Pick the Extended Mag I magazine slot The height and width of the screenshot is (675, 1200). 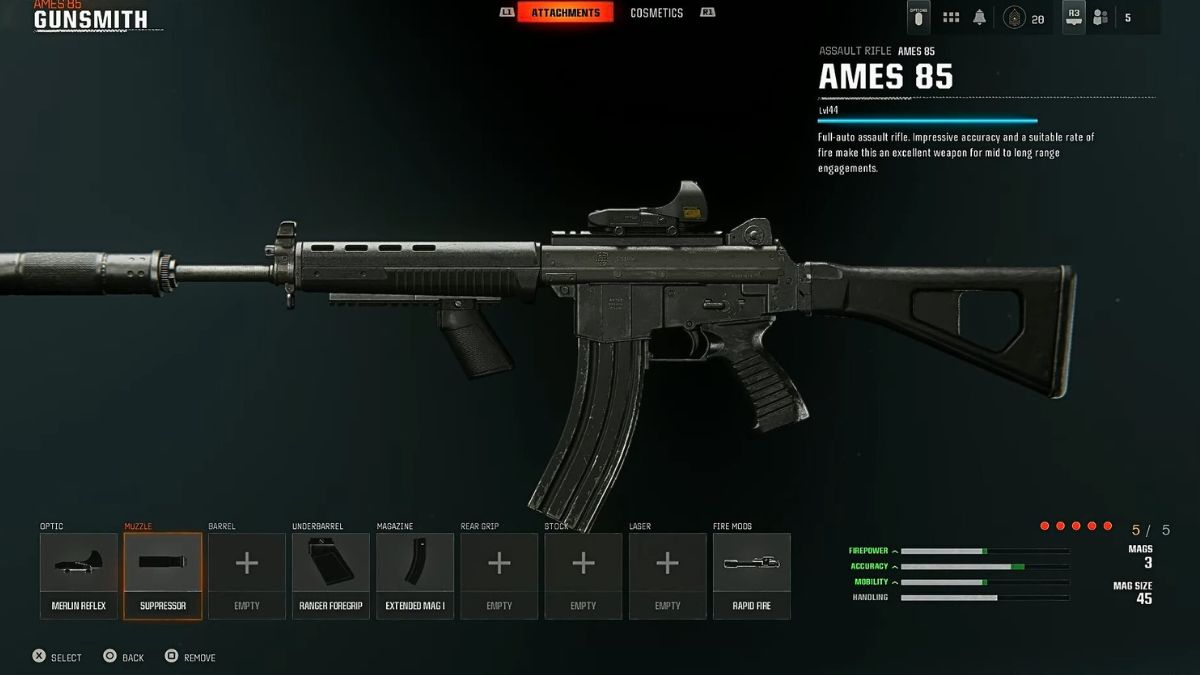pos(415,575)
